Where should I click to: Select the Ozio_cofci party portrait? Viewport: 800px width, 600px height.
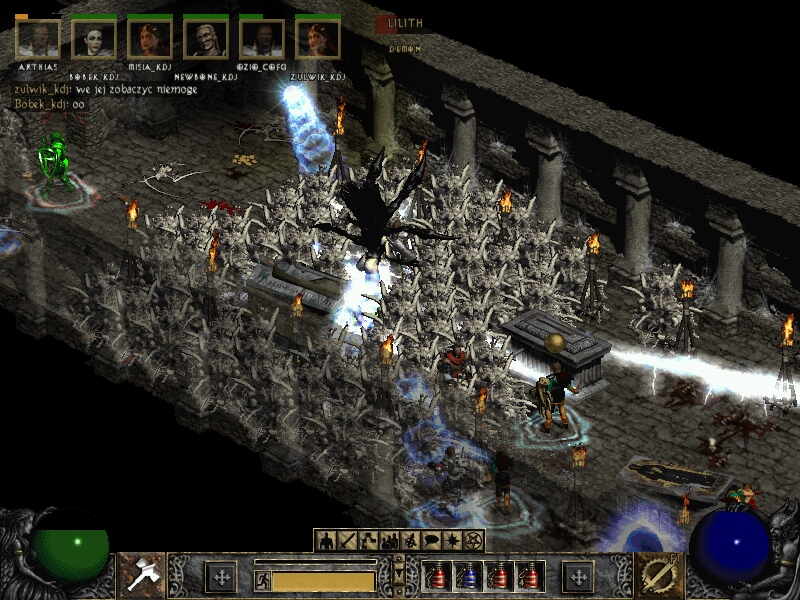tap(262, 39)
